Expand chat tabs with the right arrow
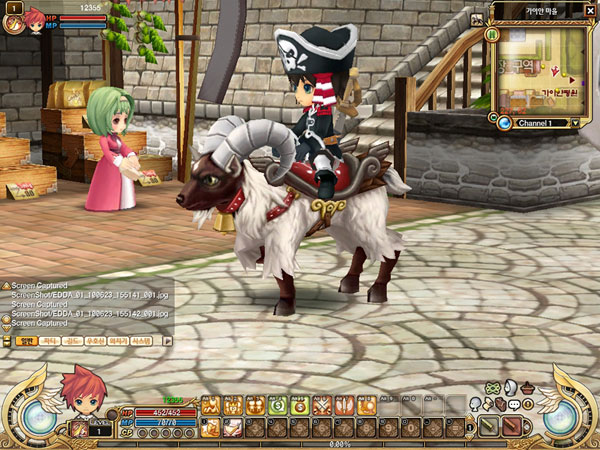The width and height of the screenshot is (600, 450). (168, 341)
